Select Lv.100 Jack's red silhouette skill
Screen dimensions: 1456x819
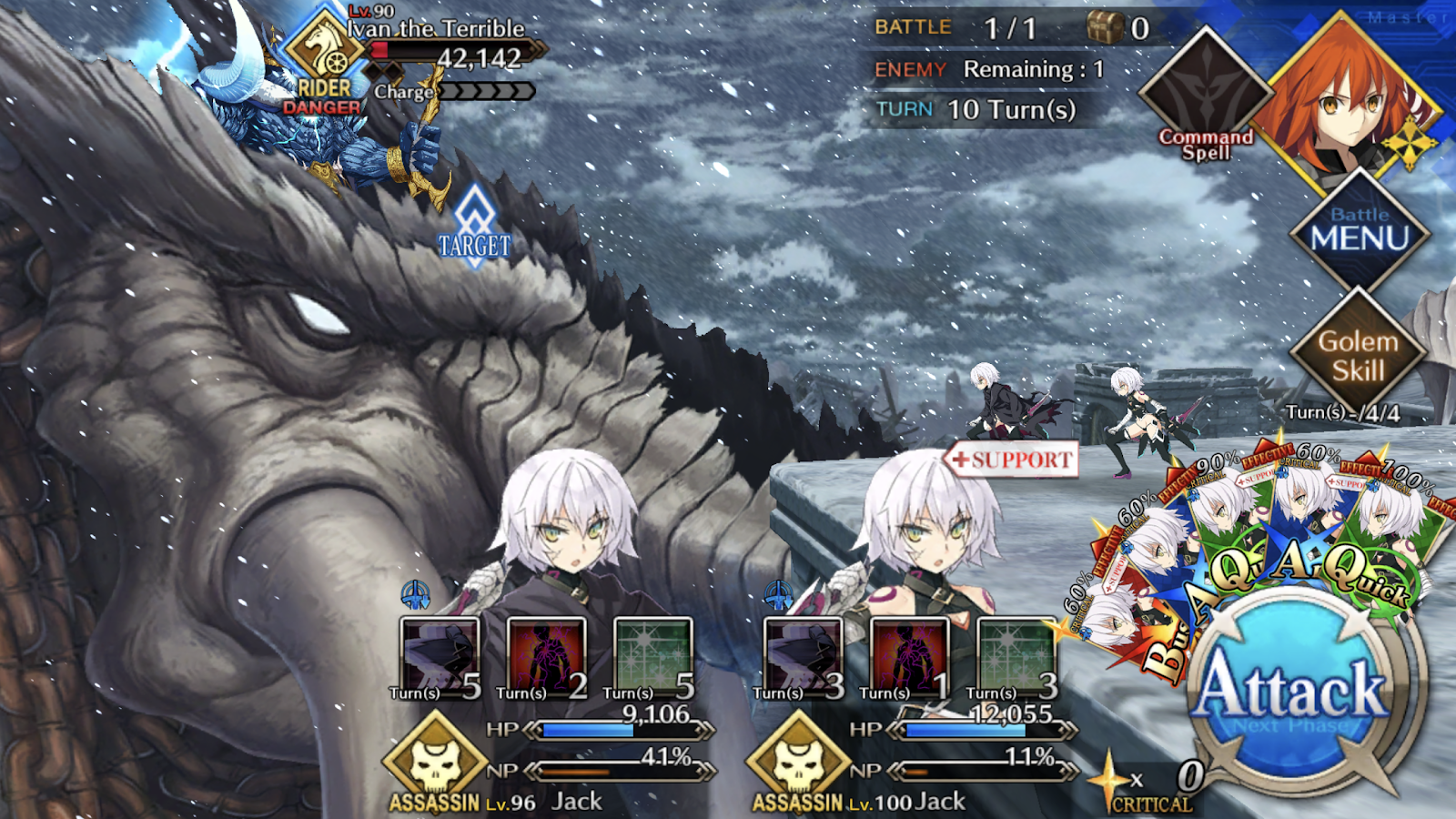pyautogui.click(x=910, y=657)
